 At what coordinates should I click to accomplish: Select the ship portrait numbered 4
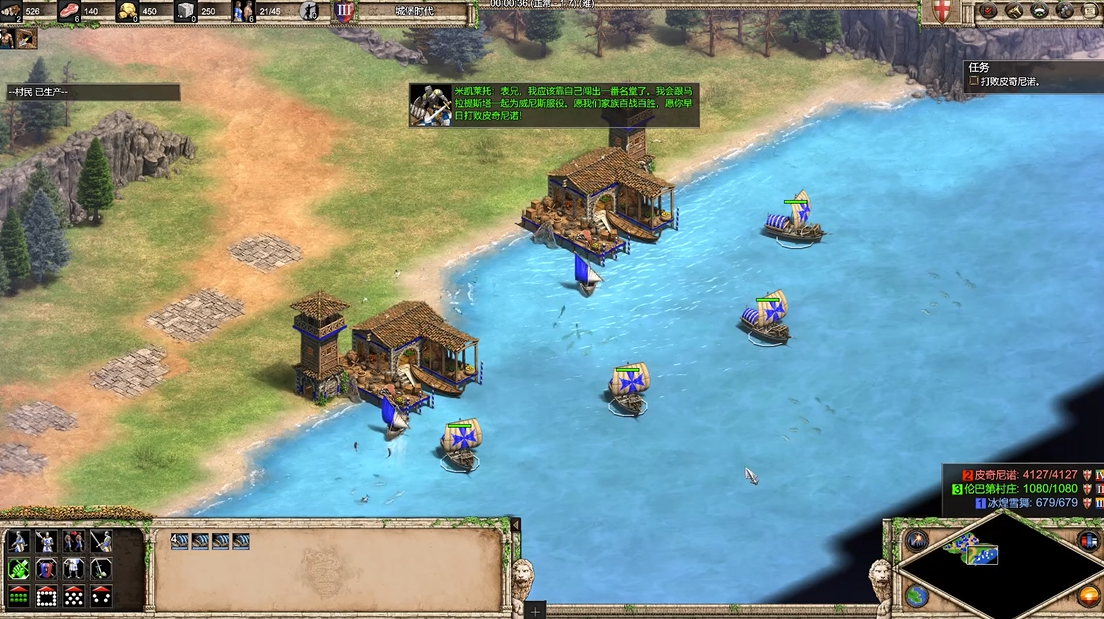point(180,541)
